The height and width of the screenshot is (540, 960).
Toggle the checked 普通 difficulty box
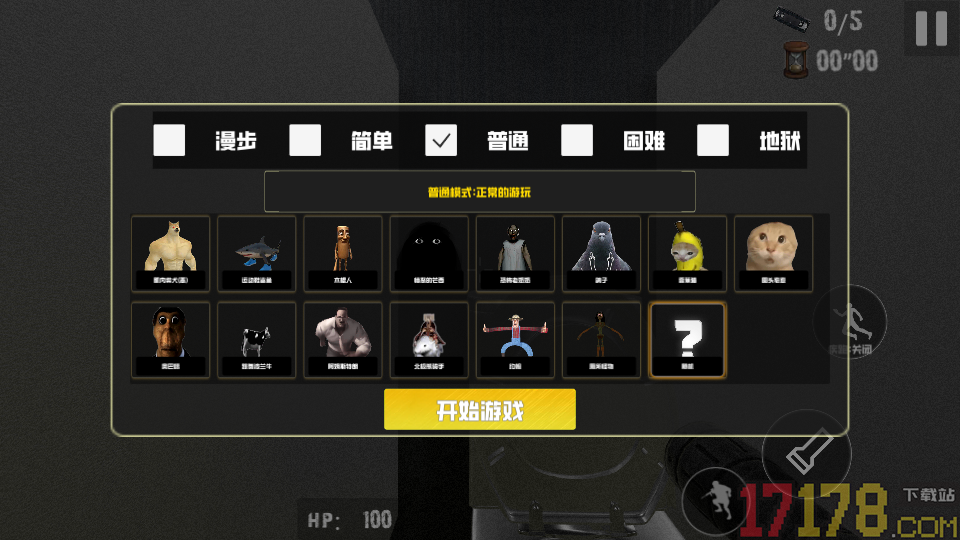pyautogui.click(x=441, y=141)
